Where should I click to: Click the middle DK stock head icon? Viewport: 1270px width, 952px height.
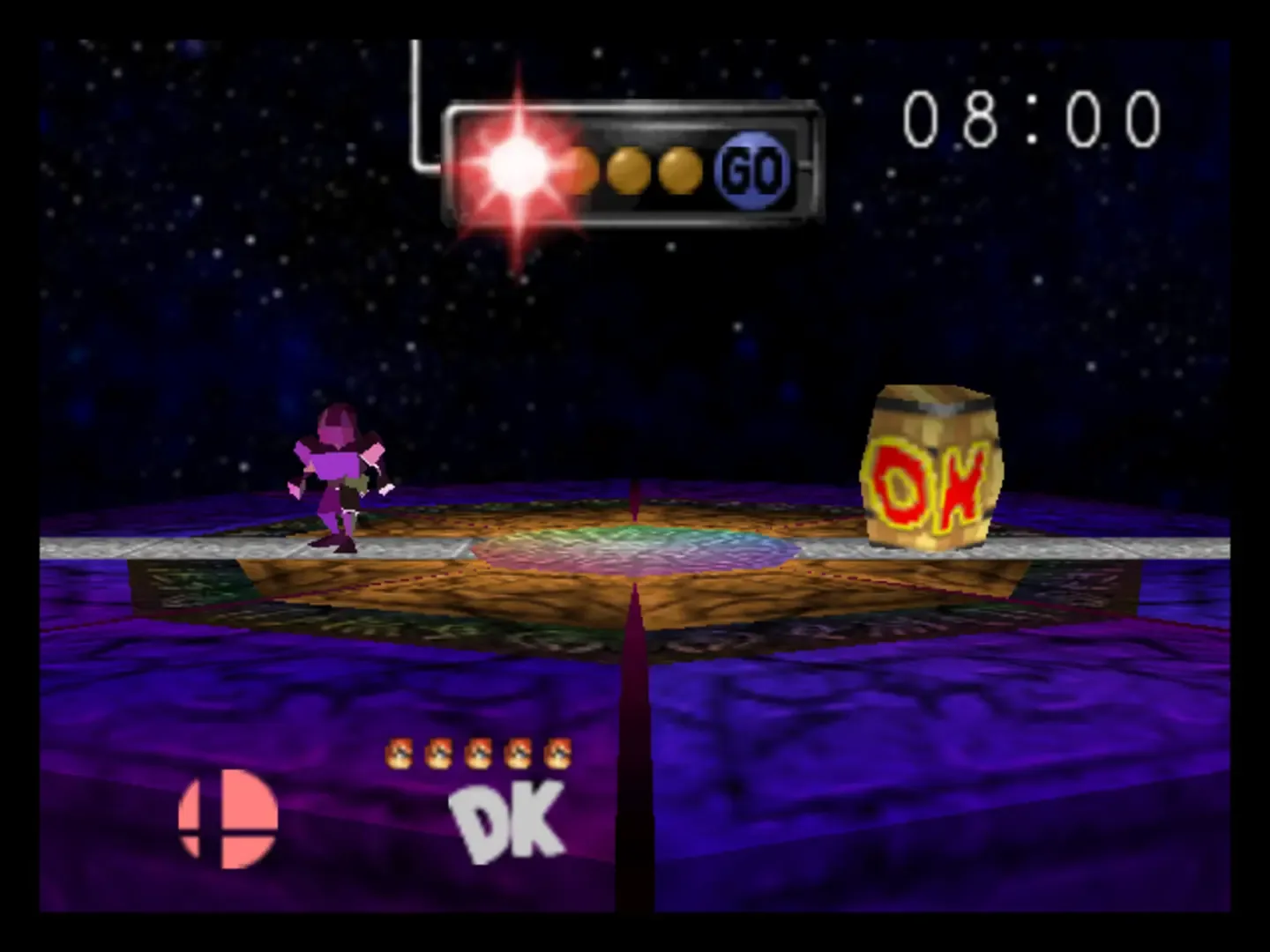(480, 755)
